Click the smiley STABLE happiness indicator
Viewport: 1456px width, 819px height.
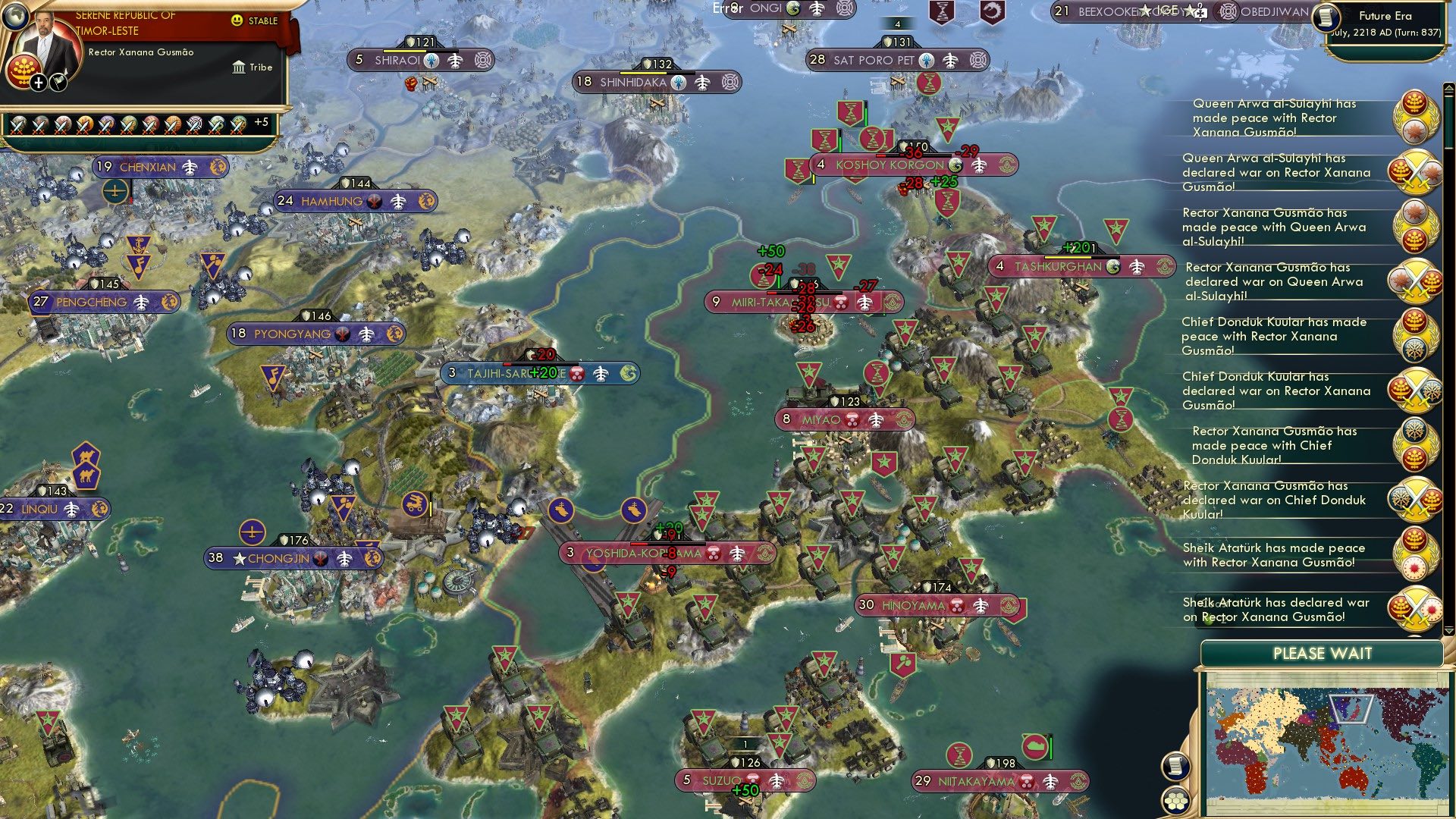[x=237, y=20]
